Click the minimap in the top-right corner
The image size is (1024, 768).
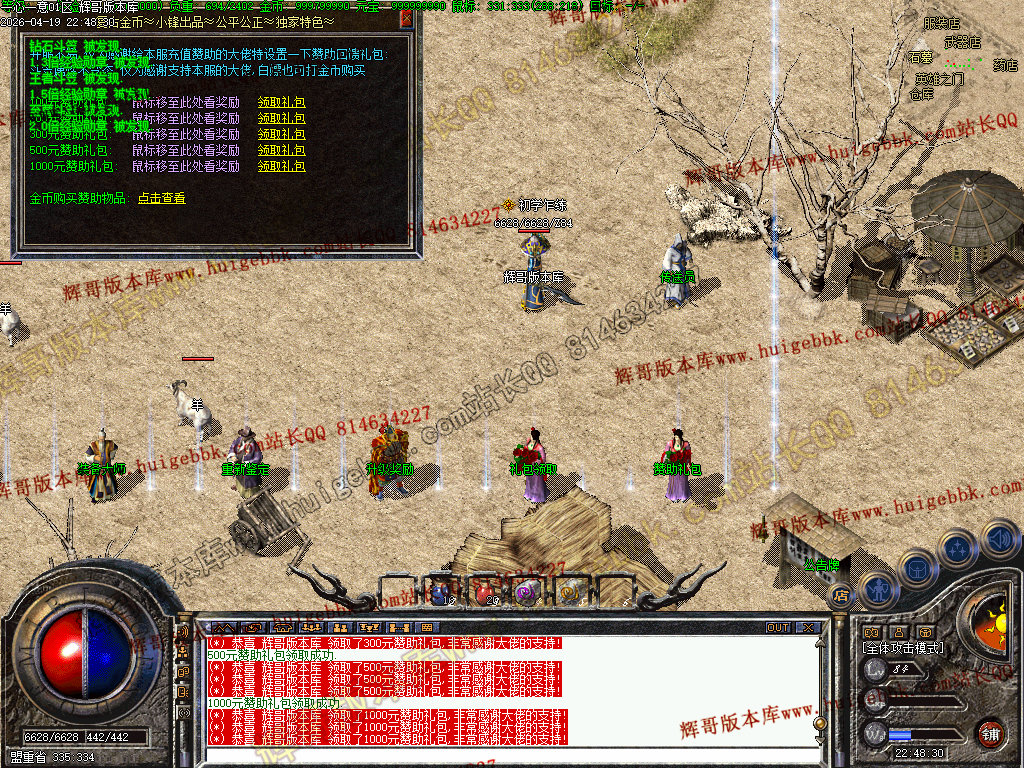pos(960,60)
